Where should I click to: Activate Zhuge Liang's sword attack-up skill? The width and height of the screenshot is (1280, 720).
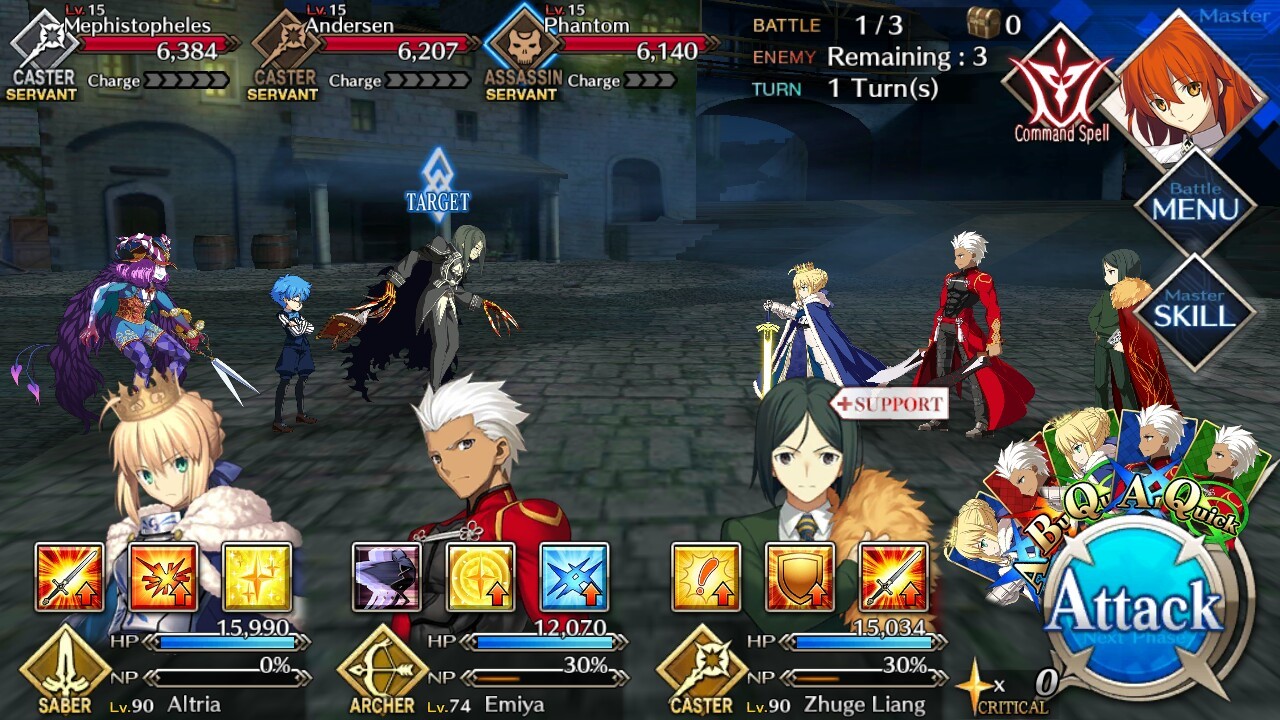tap(893, 577)
